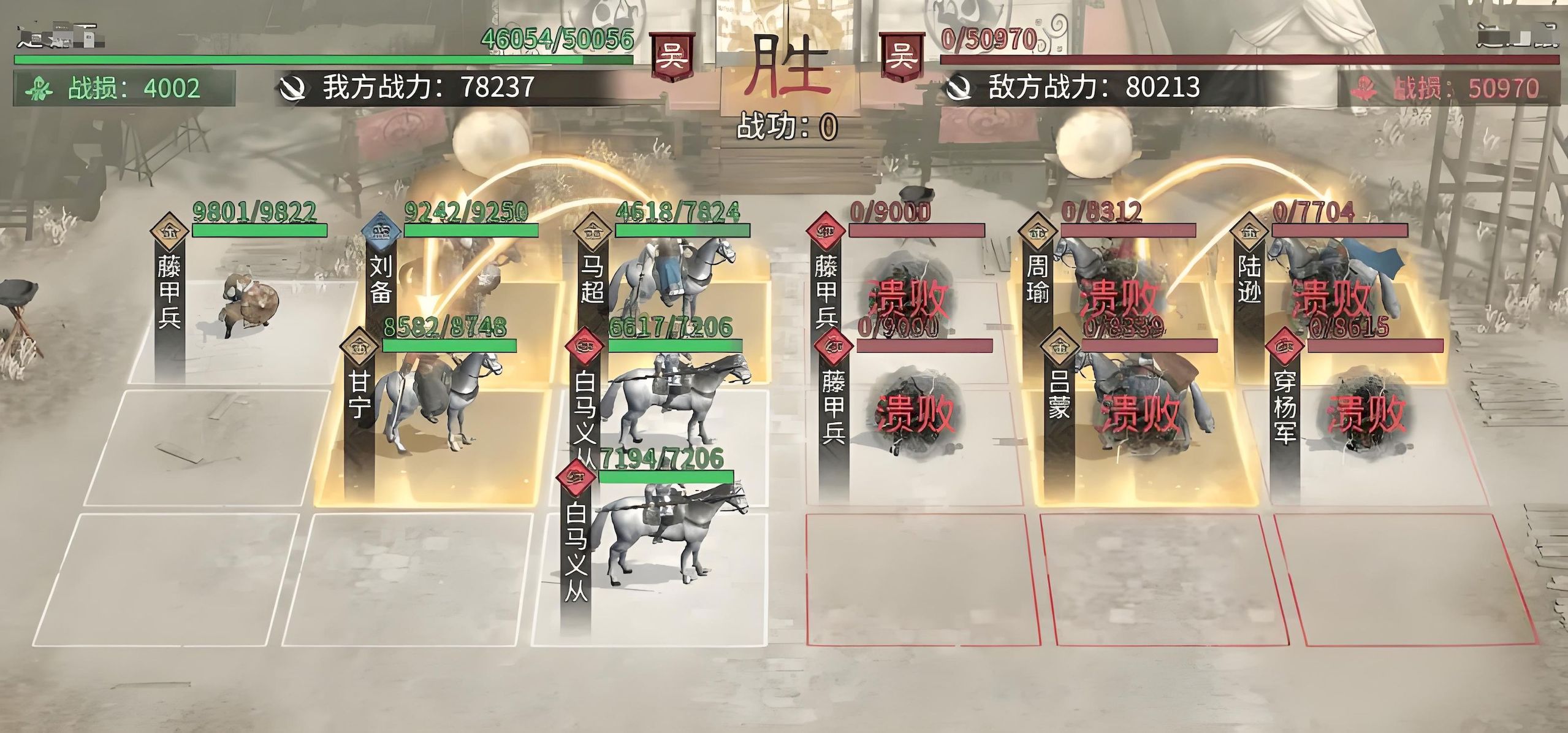Click the 吕蒙 enemy unit banner

(1059, 396)
